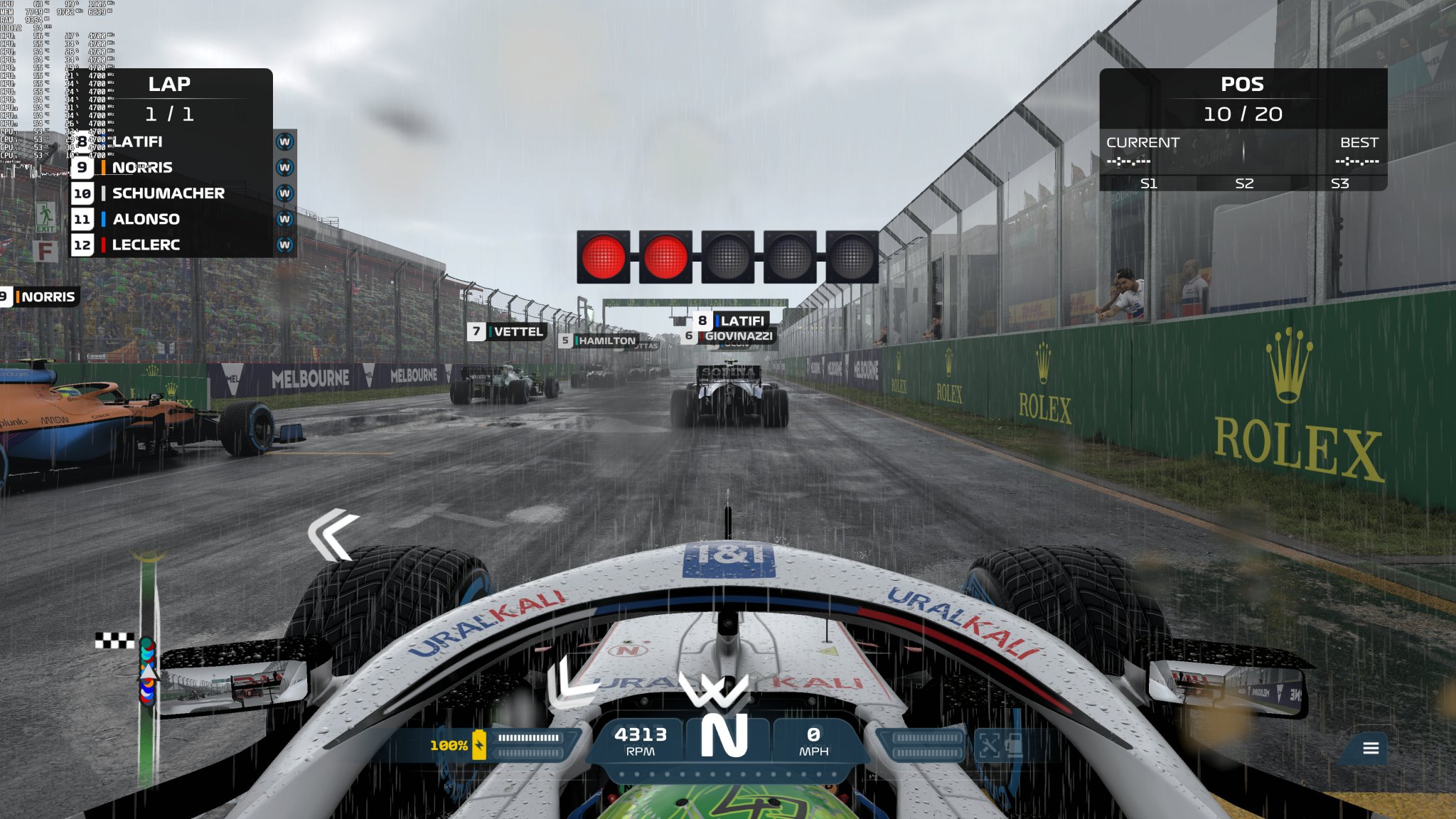Click the wet tyre icon next to LATIFI
The height and width of the screenshot is (819, 1456).
pos(285,141)
